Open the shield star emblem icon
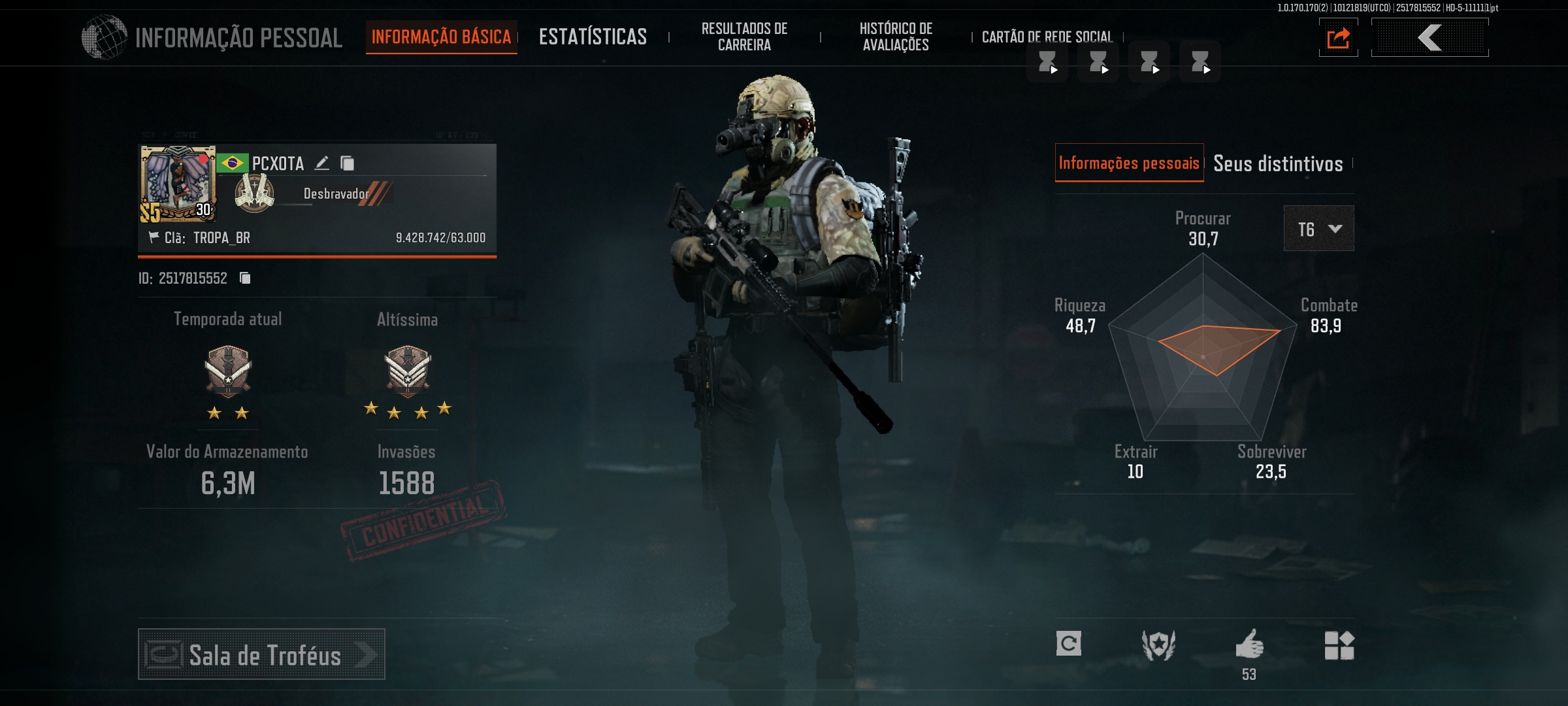The image size is (1568, 706). [1158, 645]
